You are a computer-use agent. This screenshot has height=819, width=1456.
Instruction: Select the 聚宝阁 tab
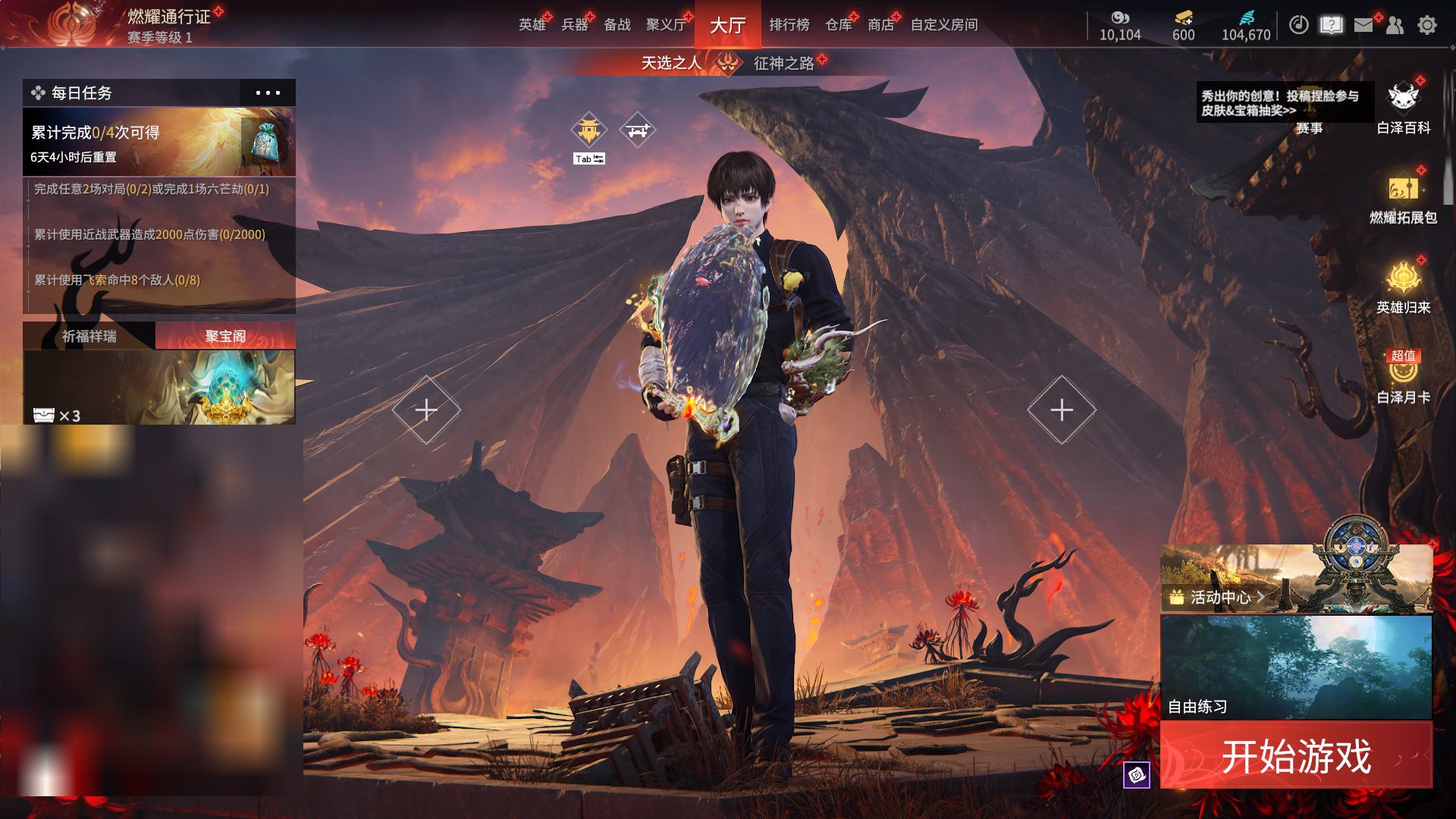pos(225,336)
